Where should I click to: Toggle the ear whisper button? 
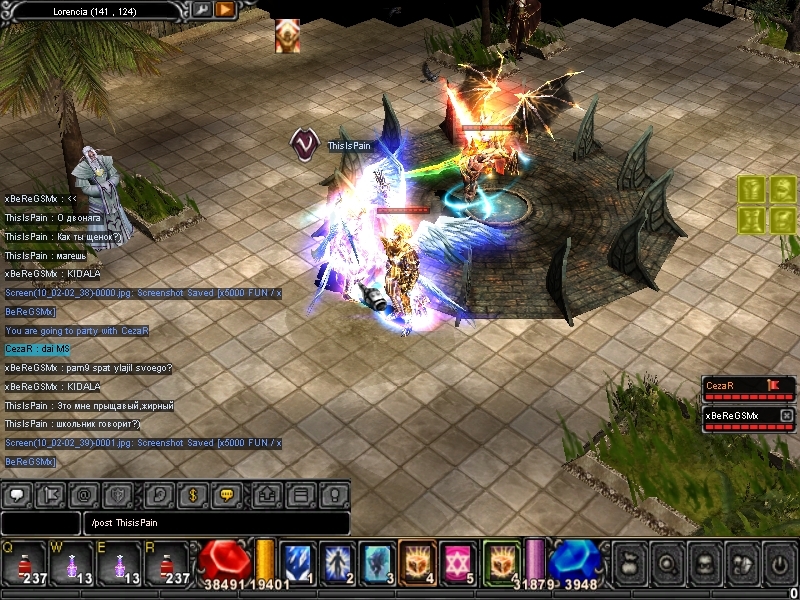coord(158,494)
